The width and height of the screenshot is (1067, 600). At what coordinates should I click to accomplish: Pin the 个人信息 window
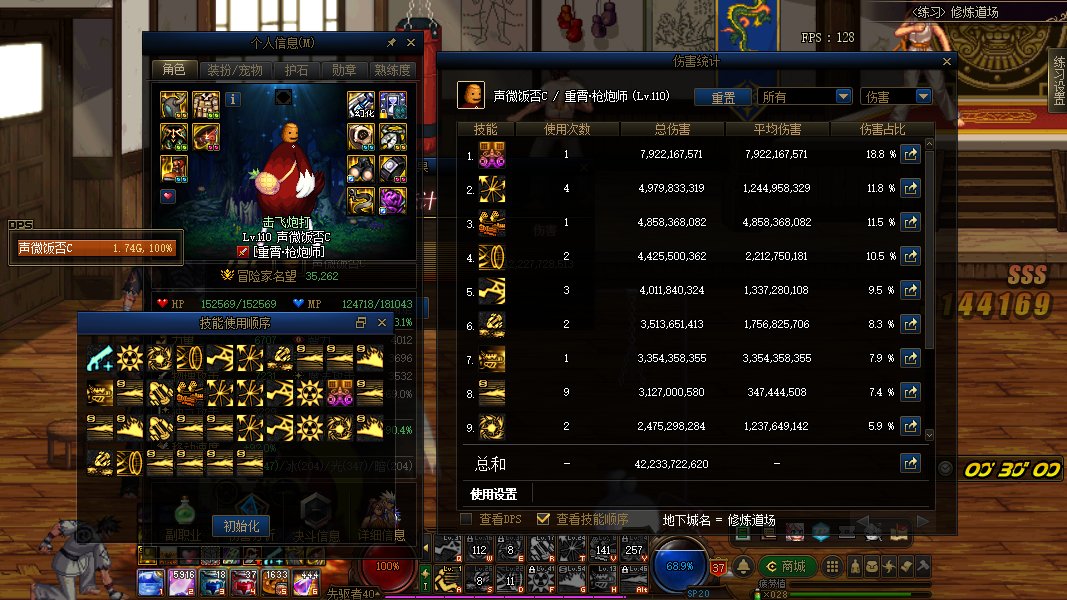point(391,43)
